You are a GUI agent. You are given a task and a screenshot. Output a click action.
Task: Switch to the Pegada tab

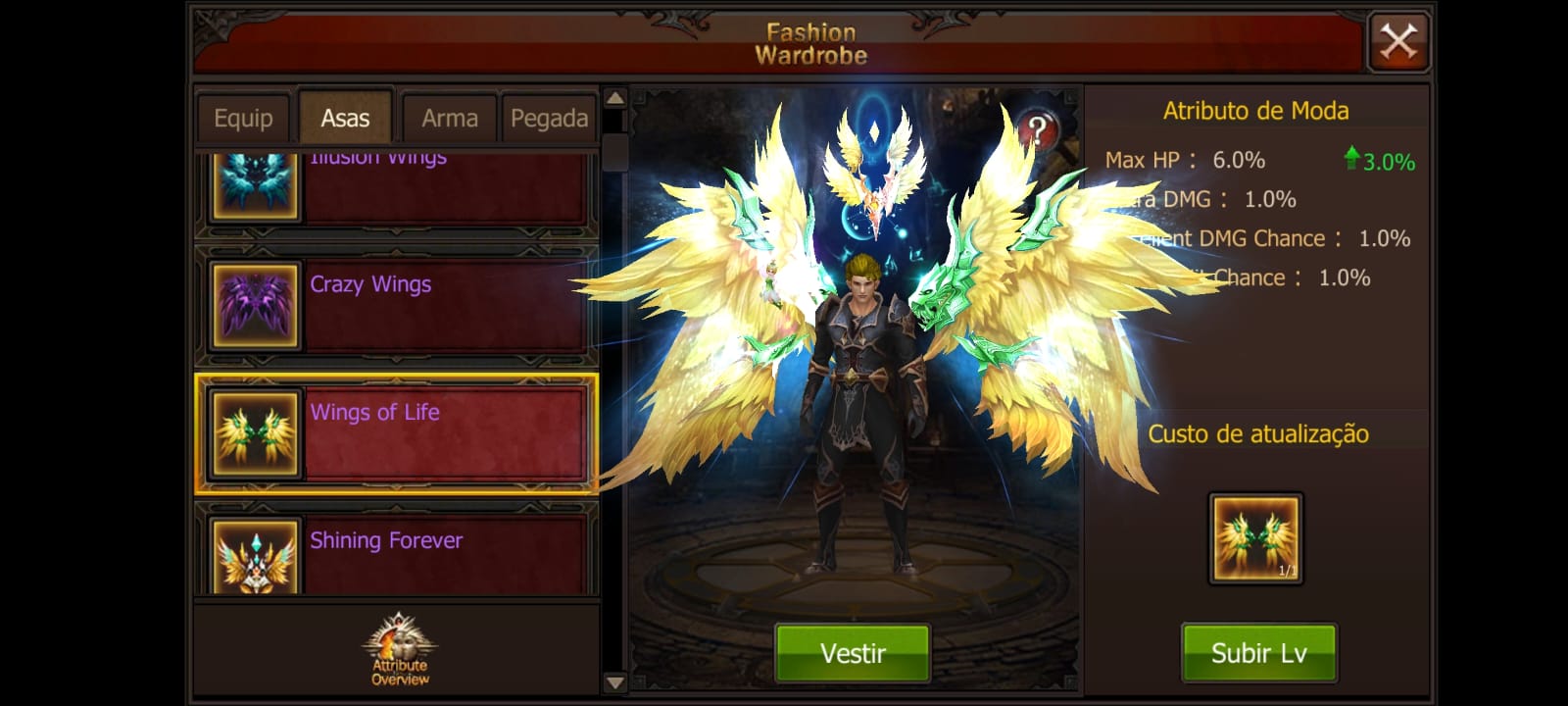click(x=549, y=119)
